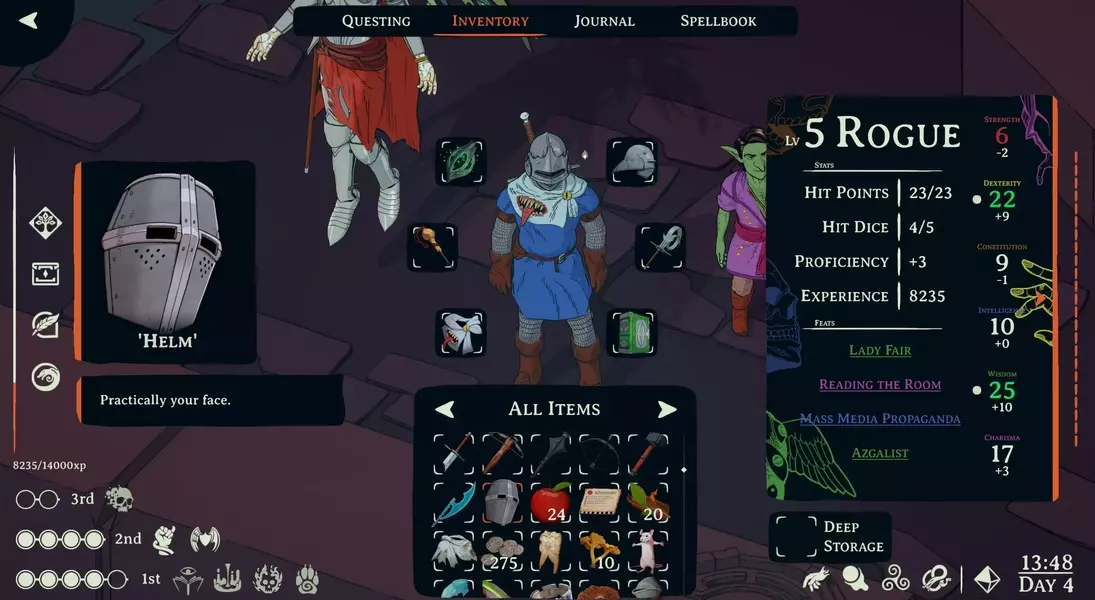Show next item category with right arrow
Image resolution: width=1095 pixels, height=600 pixels.
(667, 409)
